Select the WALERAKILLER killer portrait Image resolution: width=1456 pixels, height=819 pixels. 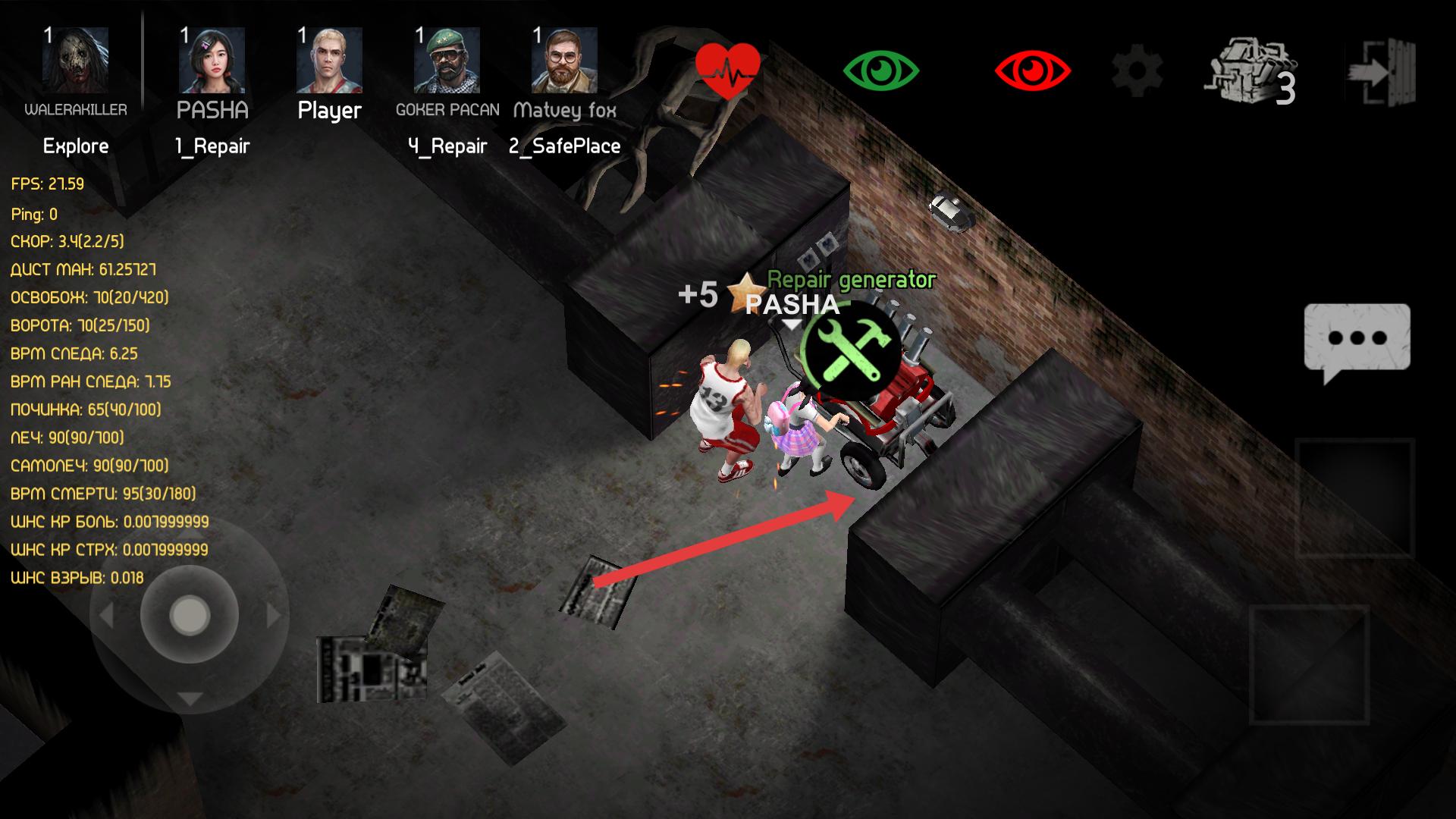75,61
